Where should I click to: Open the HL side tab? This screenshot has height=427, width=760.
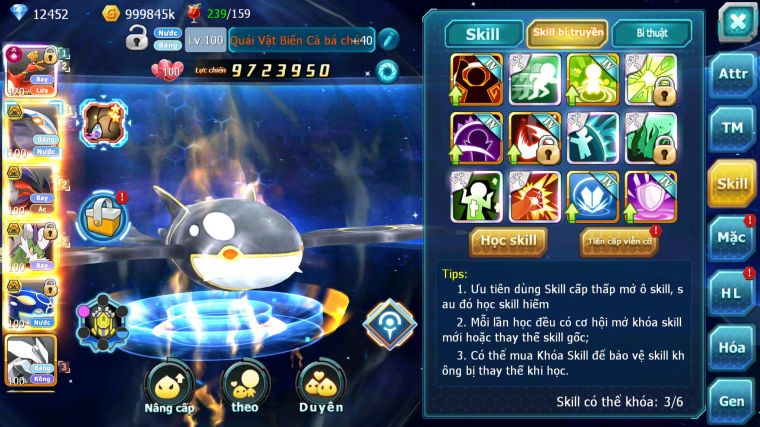click(x=732, y=293)
